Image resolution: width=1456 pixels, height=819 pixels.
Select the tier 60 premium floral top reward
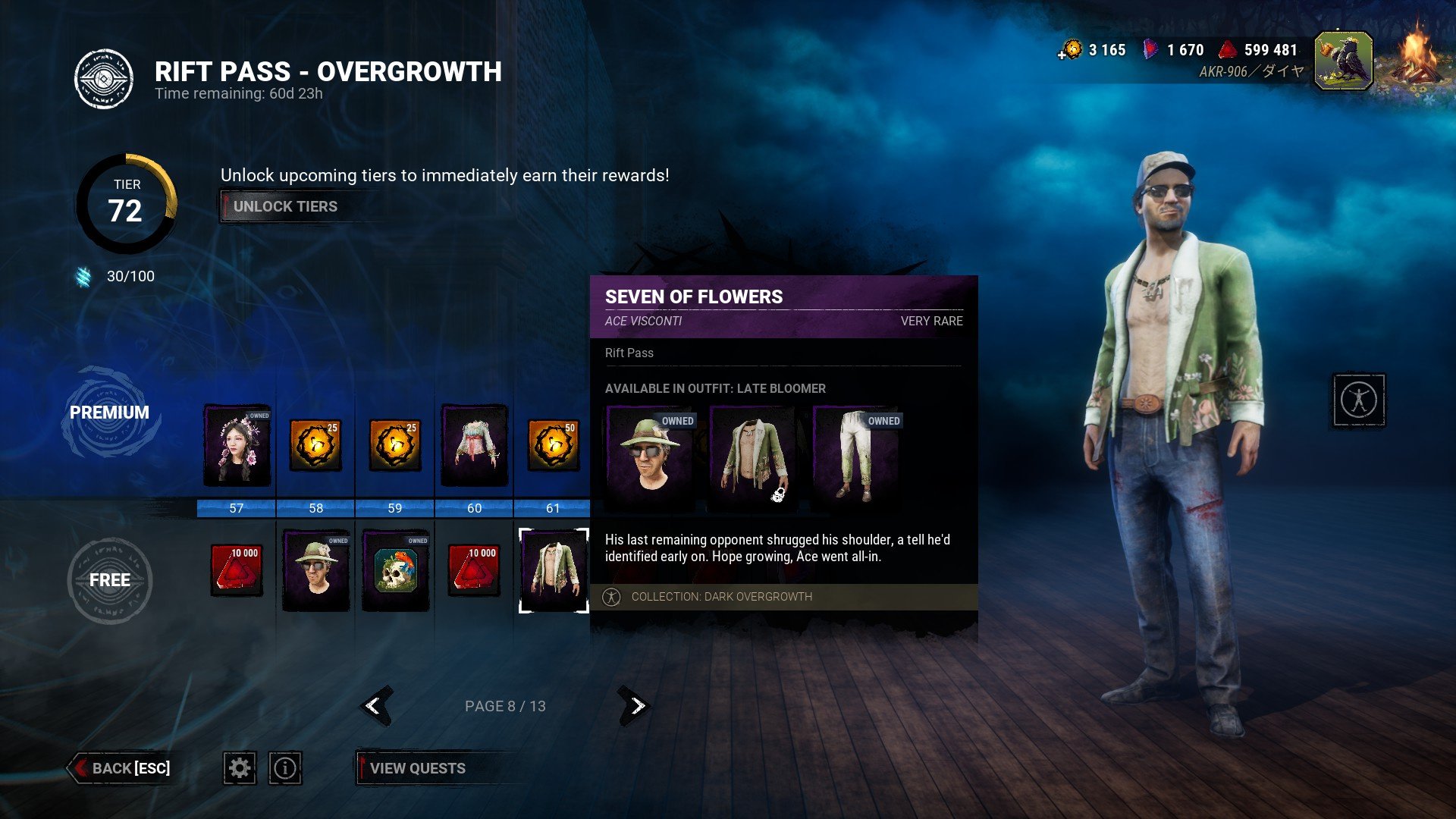point(475,445)
